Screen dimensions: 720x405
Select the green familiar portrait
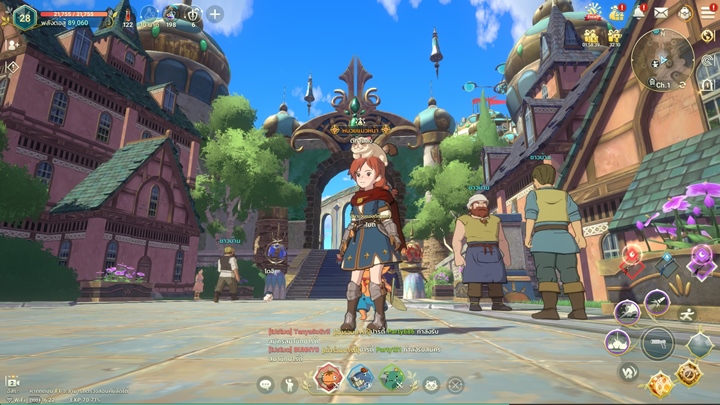(x=393, y=378)
